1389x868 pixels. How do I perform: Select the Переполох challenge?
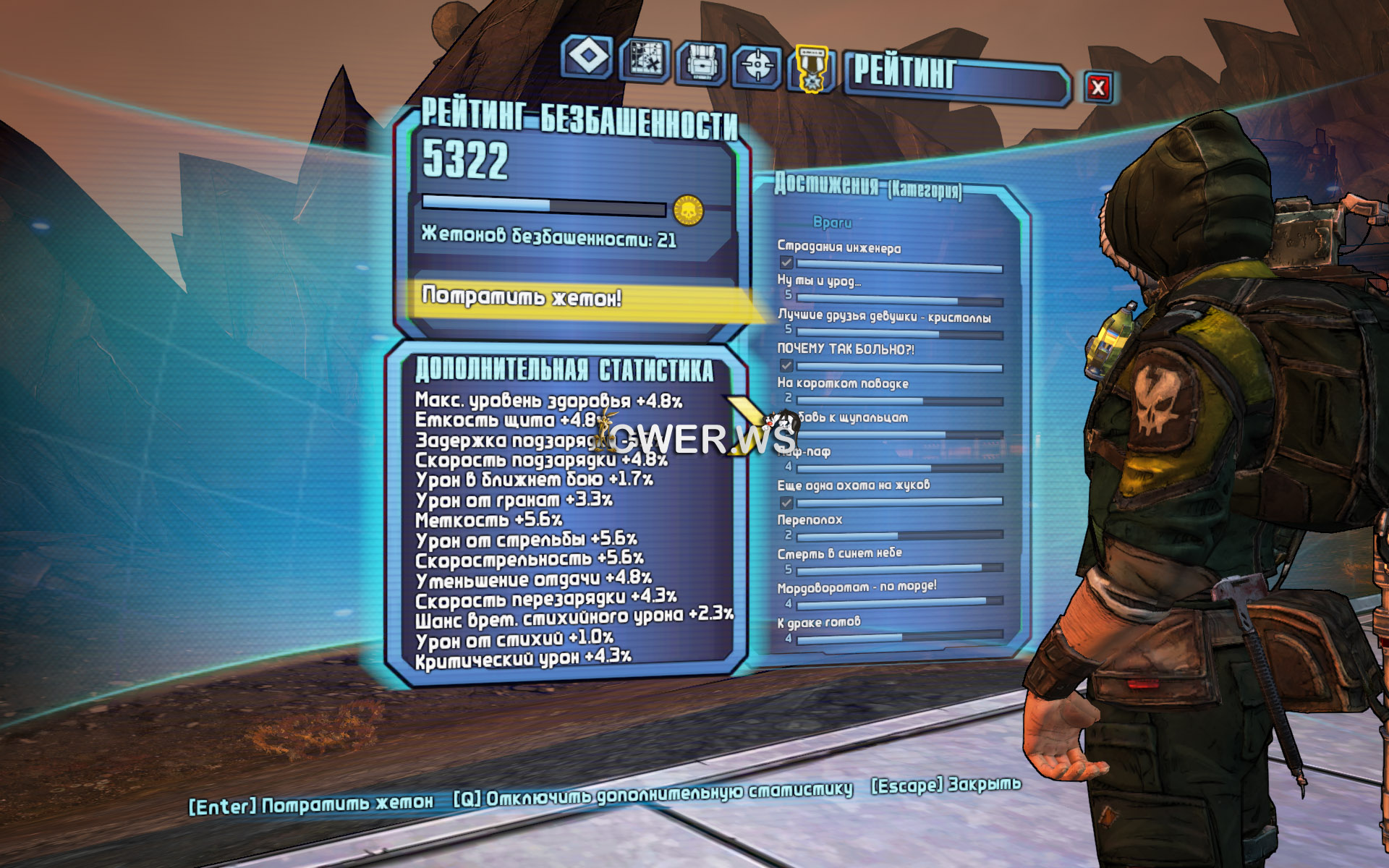click(810, 519)
